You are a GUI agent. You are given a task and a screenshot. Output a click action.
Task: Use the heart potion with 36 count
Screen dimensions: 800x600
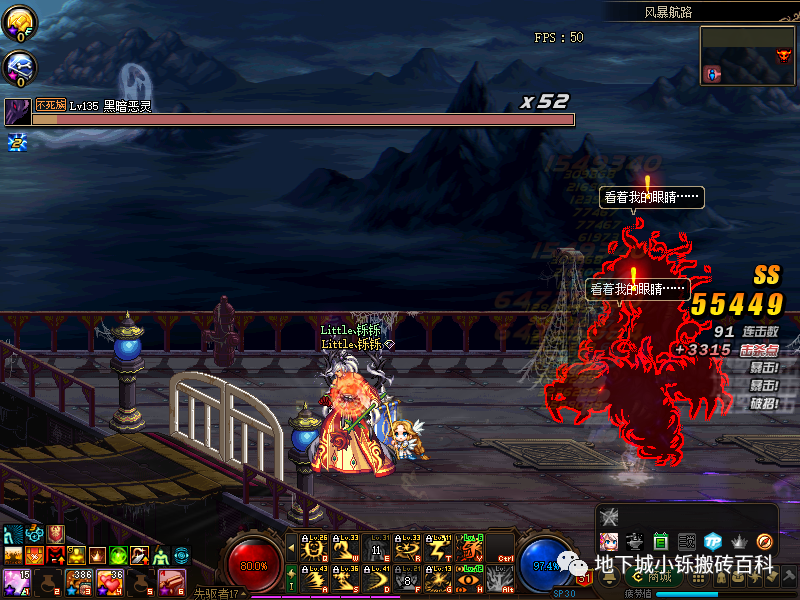110,582
